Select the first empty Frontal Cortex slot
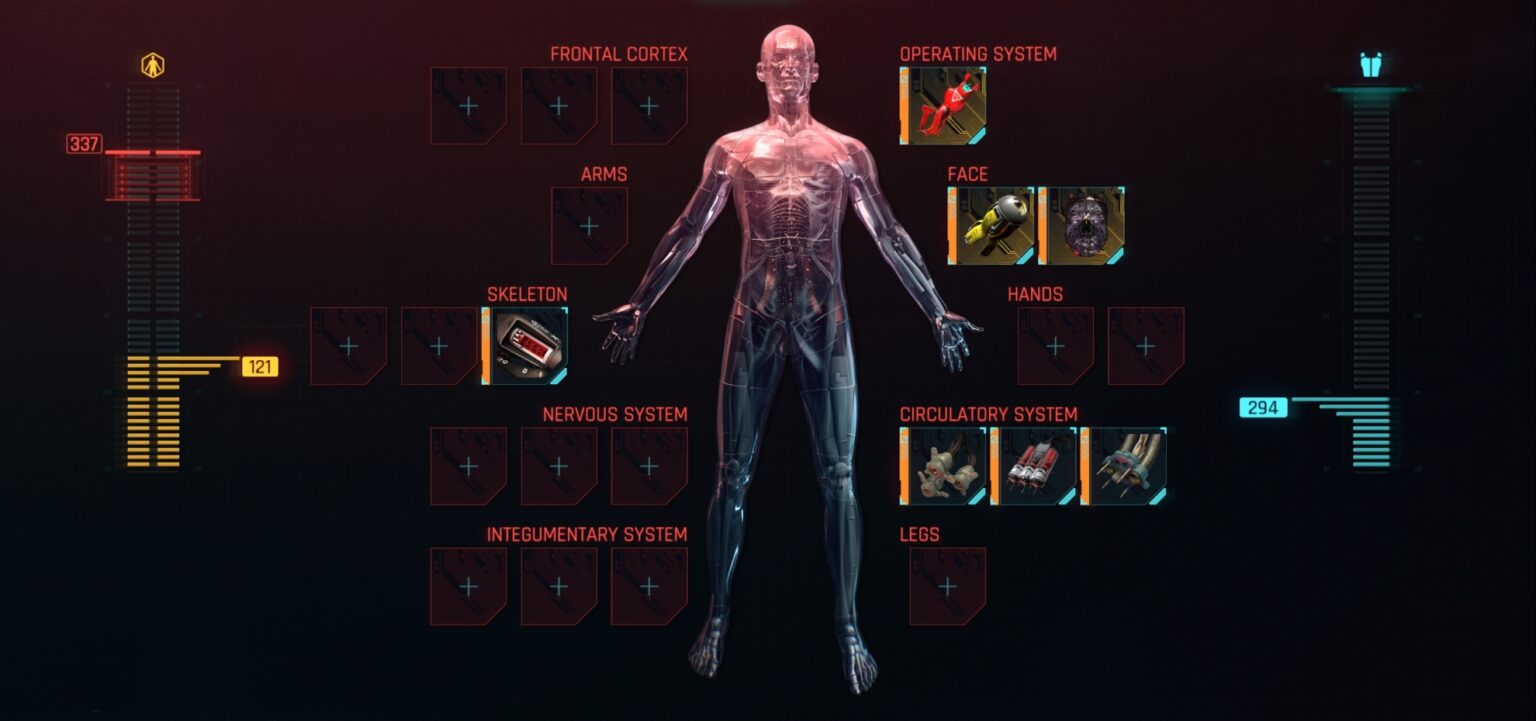The height and width of the screenshot is (721, 1536). pyautogui.click(x=466, y=104)
